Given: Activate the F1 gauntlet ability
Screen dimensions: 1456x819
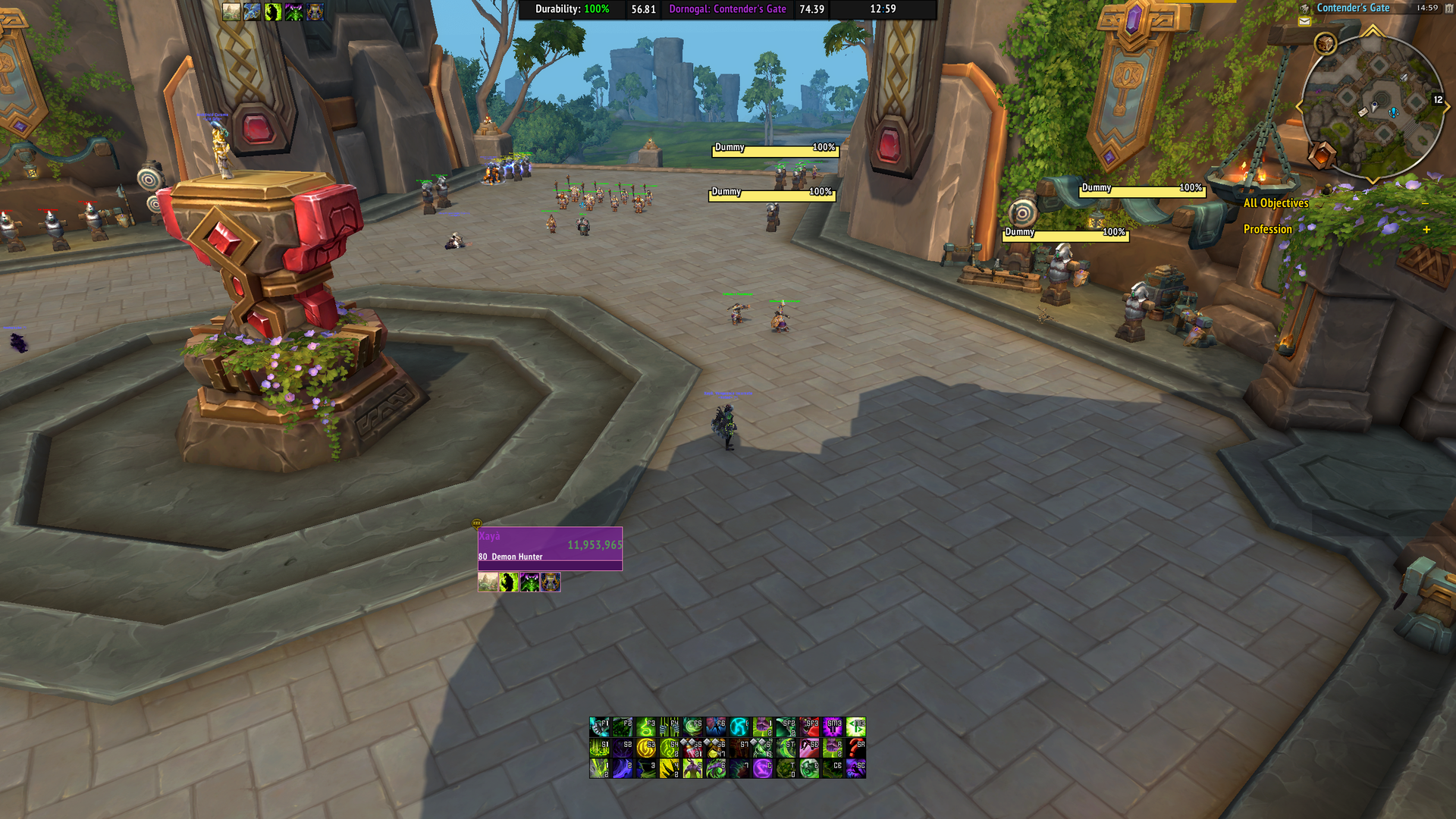Looking at the screenshot, I should (x=600, y=727).
